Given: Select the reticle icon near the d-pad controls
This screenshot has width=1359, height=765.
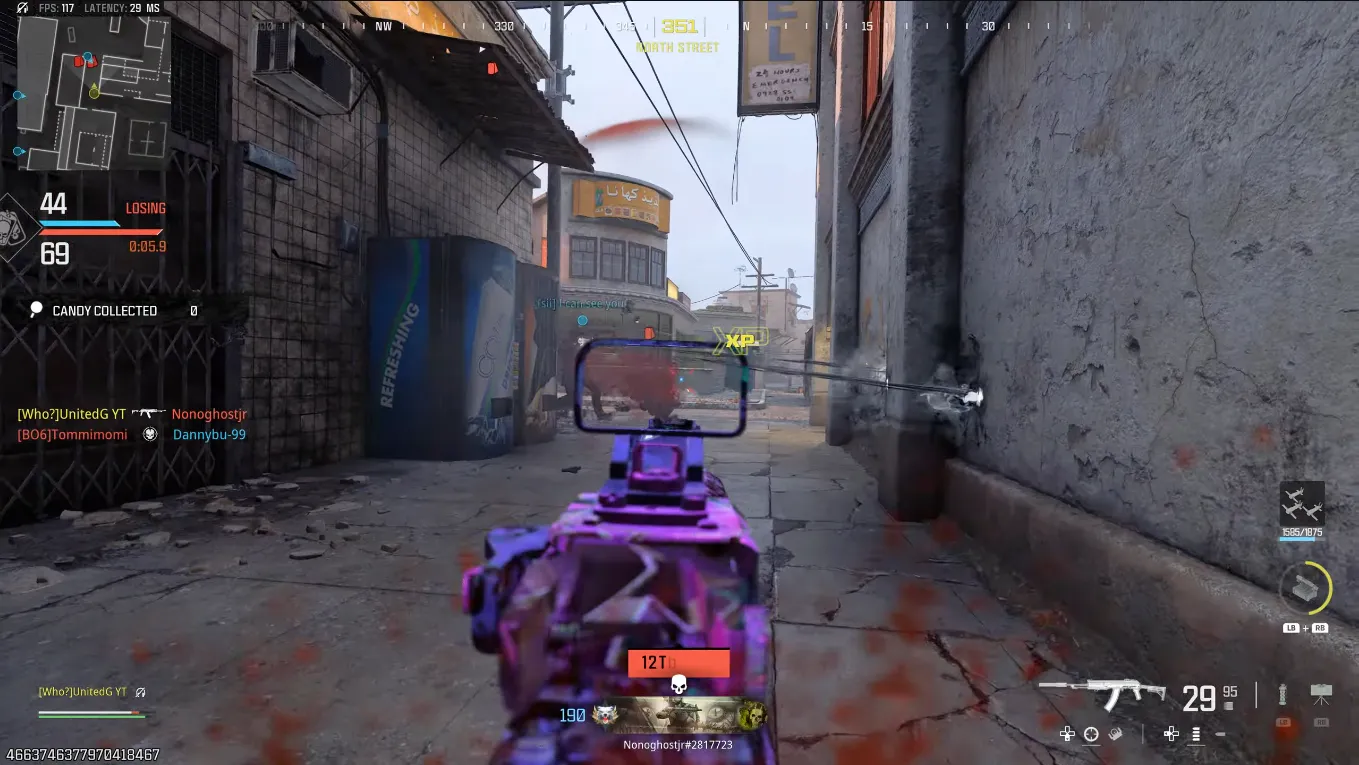Looking at the screenshot, I should pos(1091,733).
